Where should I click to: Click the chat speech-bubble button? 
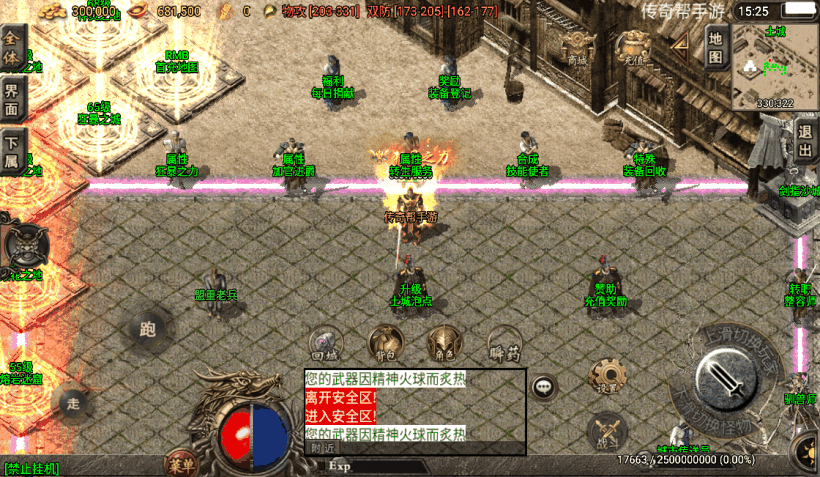point(544,385)
